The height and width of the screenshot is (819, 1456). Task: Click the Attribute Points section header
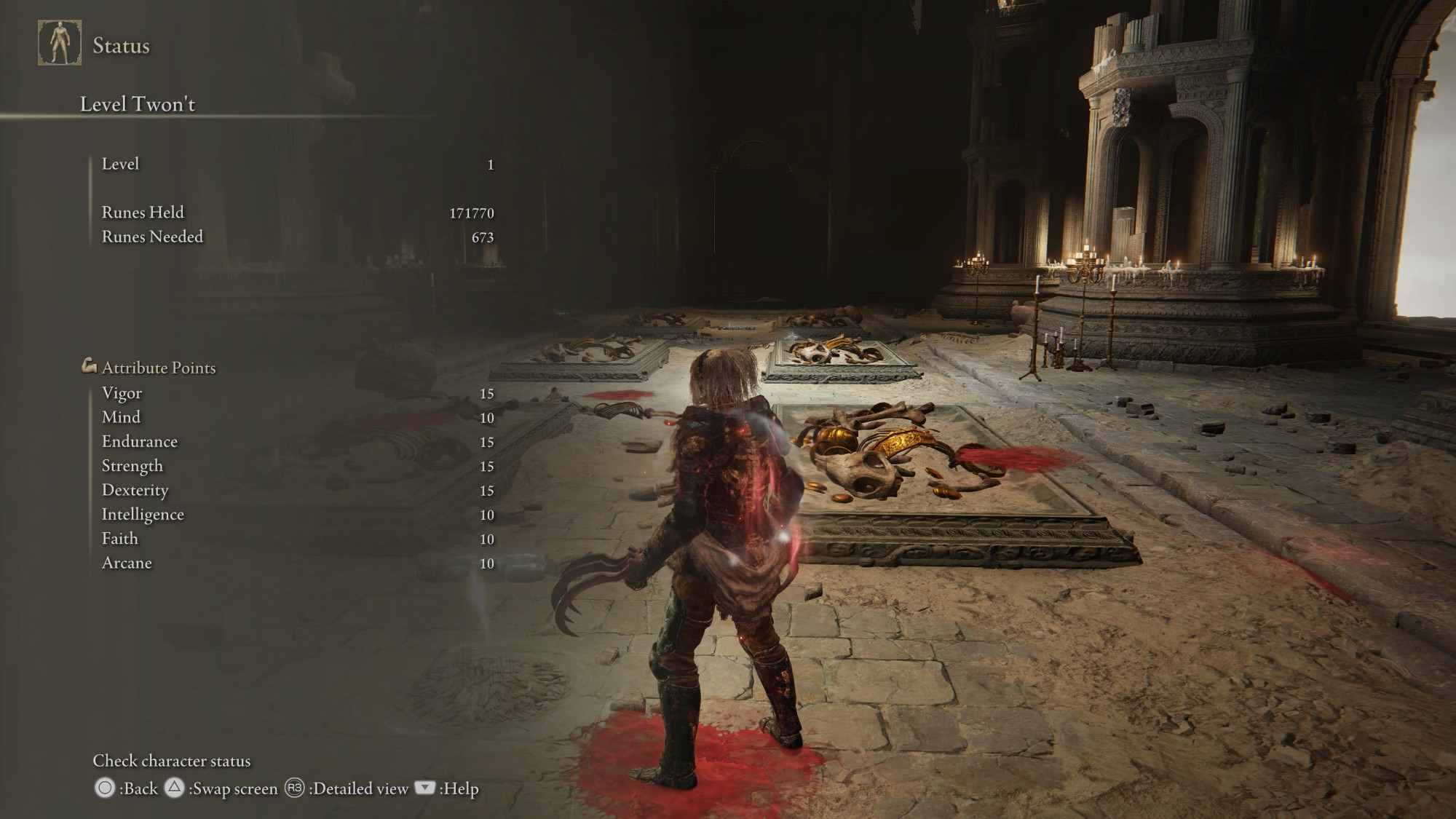(158, 368)
